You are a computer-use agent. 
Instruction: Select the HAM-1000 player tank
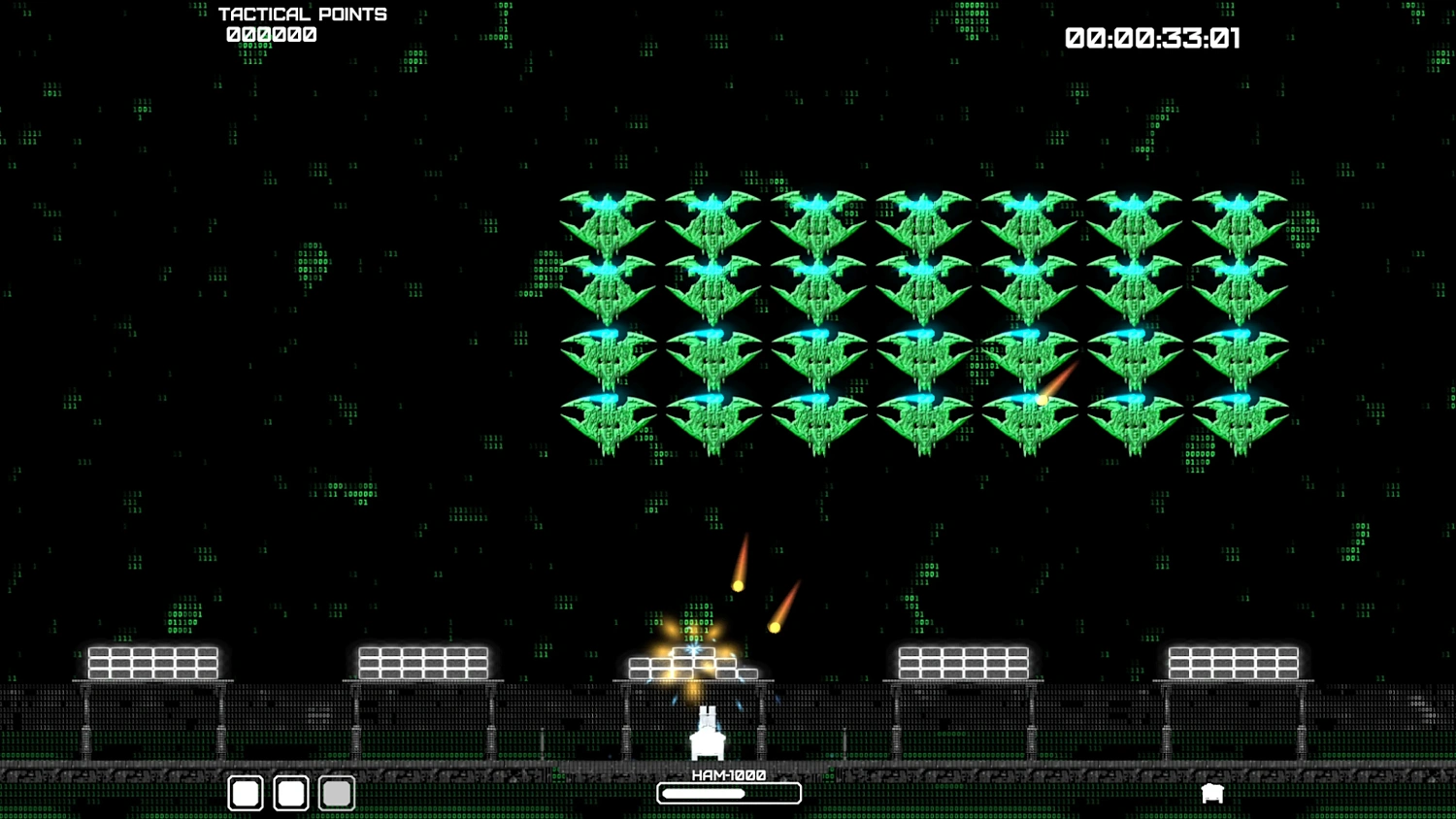(x=709, y=737)
